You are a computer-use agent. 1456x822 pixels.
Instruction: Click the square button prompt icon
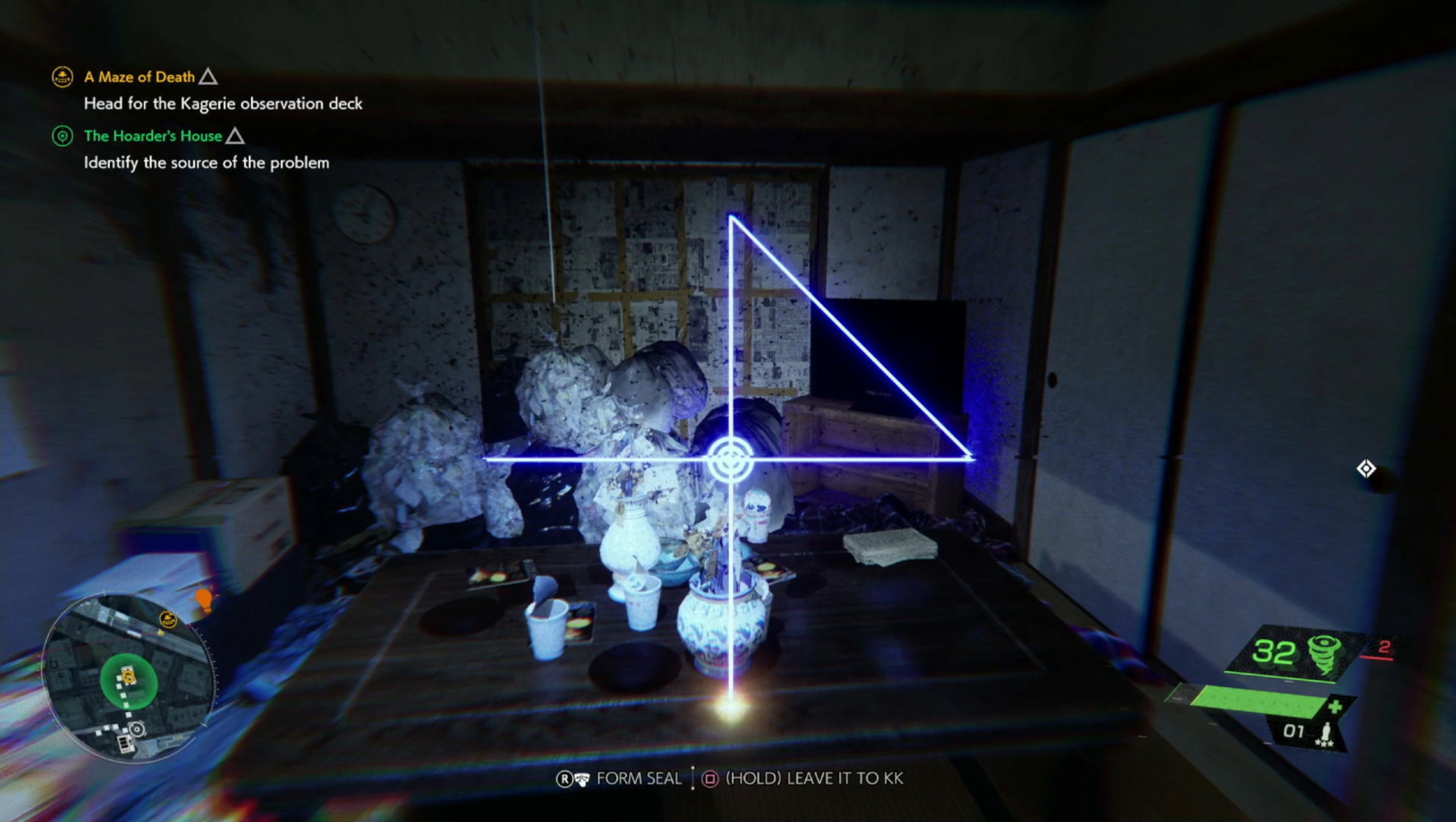(x=711, y=778)
